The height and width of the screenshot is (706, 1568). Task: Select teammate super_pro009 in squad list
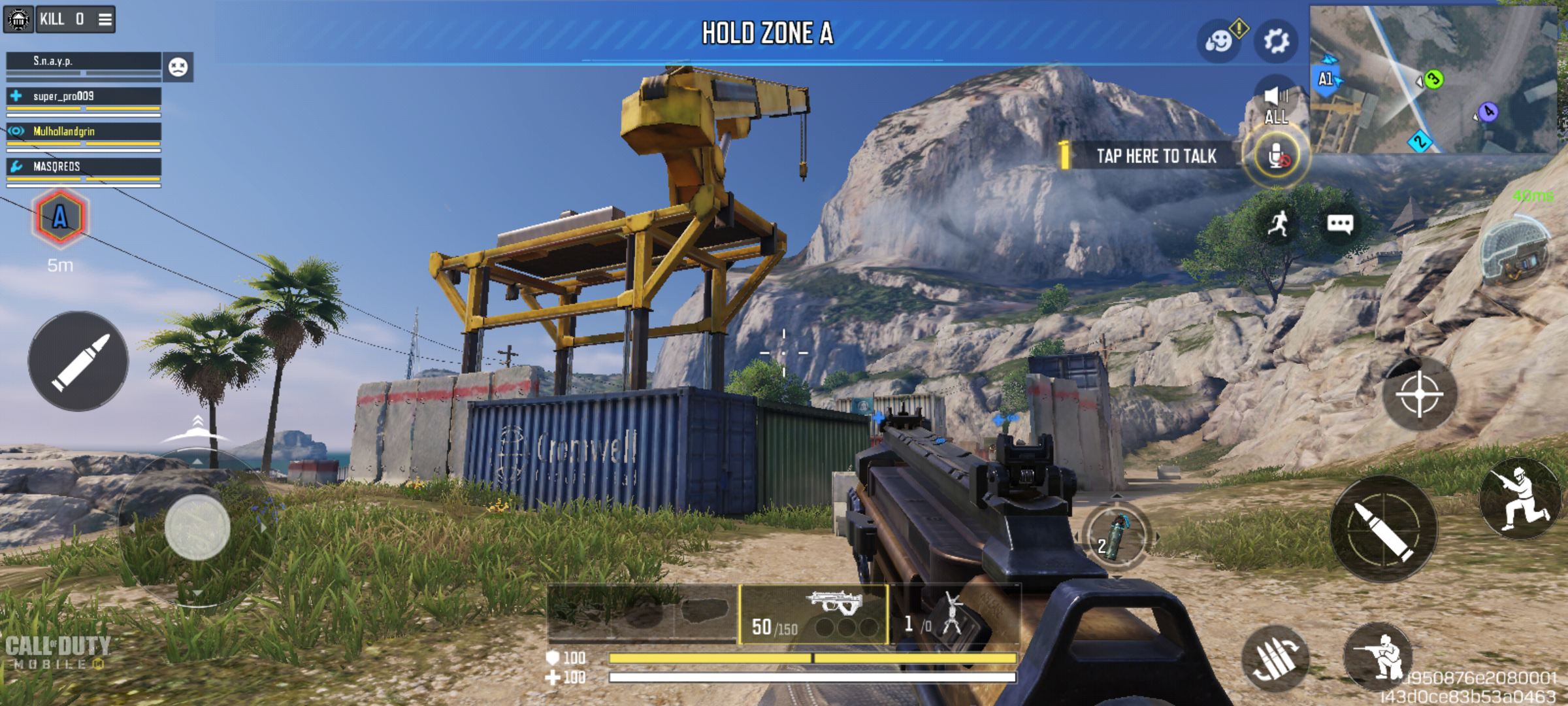(x=84, y=97)
